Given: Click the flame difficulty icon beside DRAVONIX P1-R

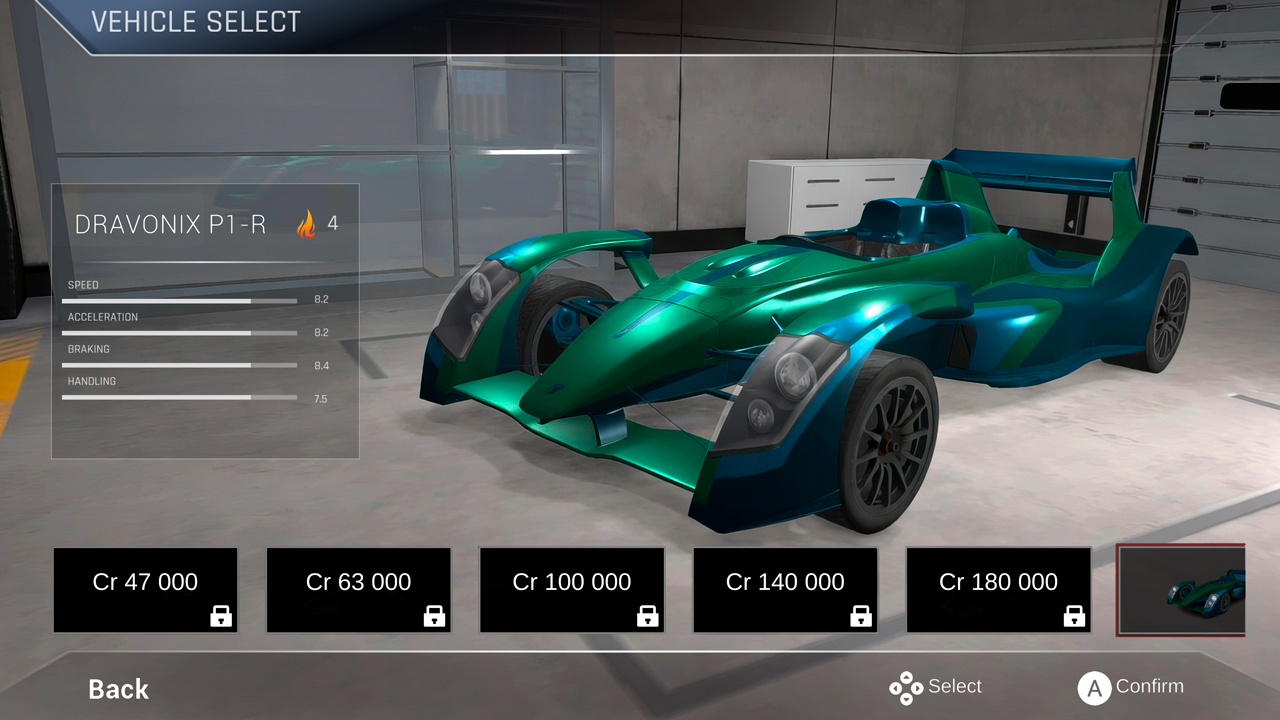Looking at the screenshot, I should tap(305, 224).
